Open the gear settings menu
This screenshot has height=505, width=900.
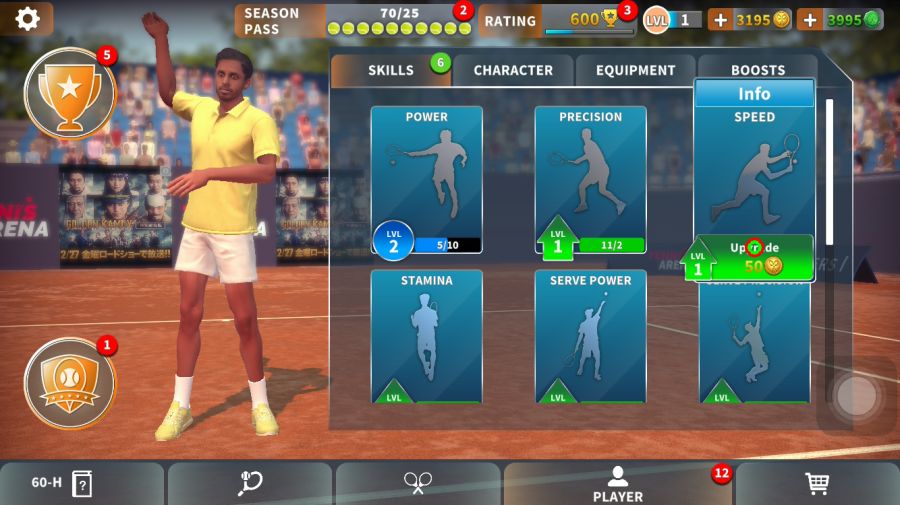click(x=27, y=19)
